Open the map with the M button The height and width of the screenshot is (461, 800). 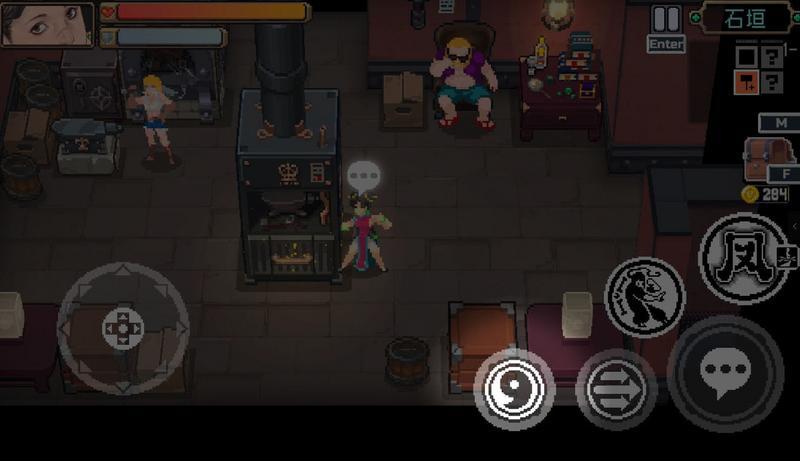(x=778, y=123)
